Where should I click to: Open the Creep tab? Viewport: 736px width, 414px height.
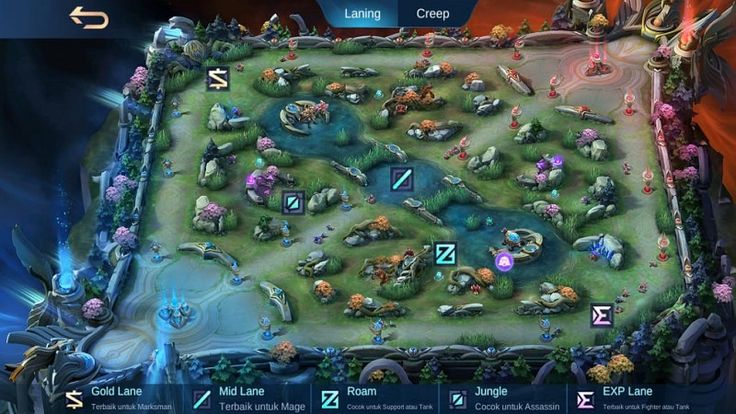coord(433,14)
